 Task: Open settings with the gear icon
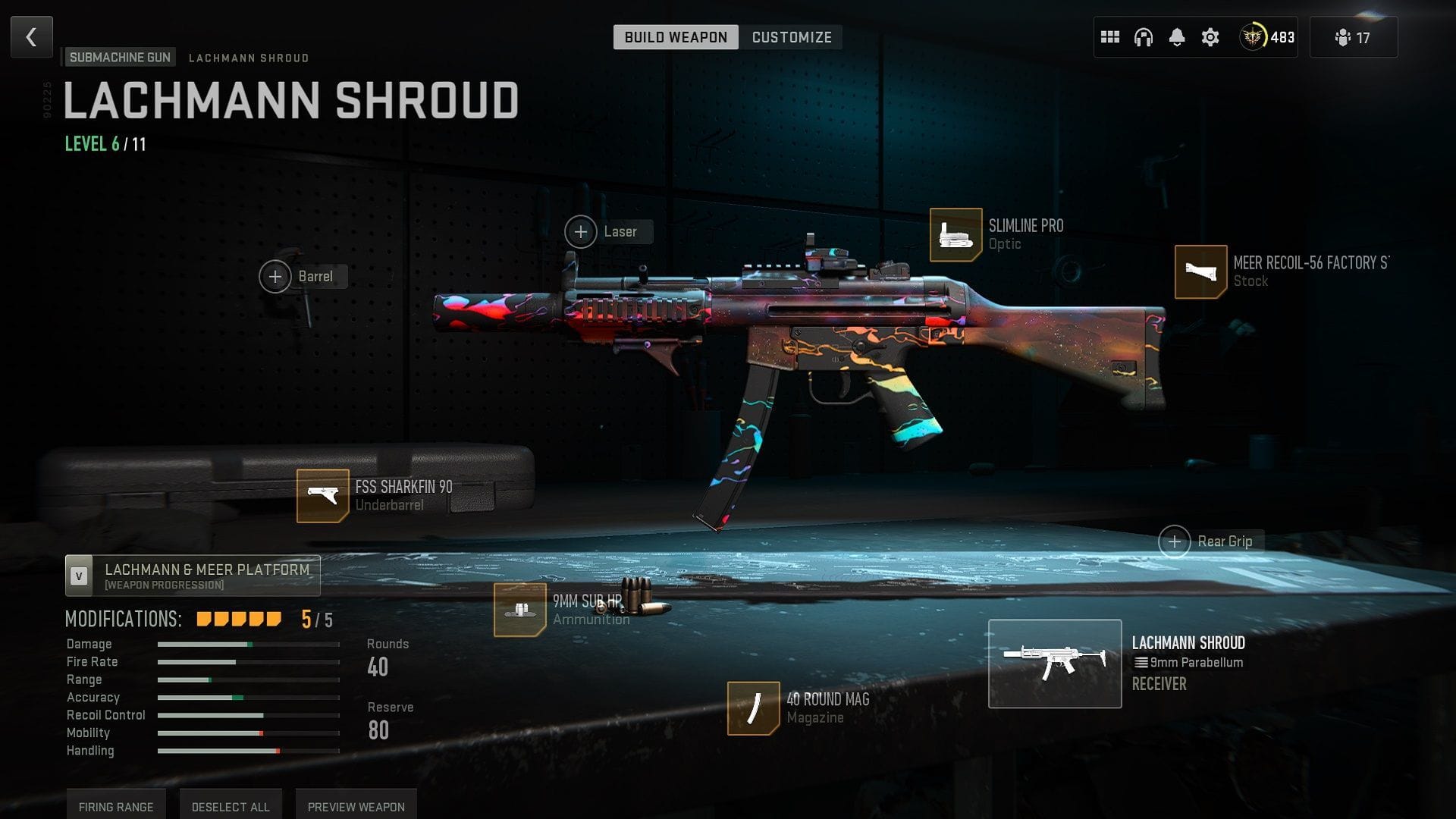pyautogui.click(x=1210, y=37)
